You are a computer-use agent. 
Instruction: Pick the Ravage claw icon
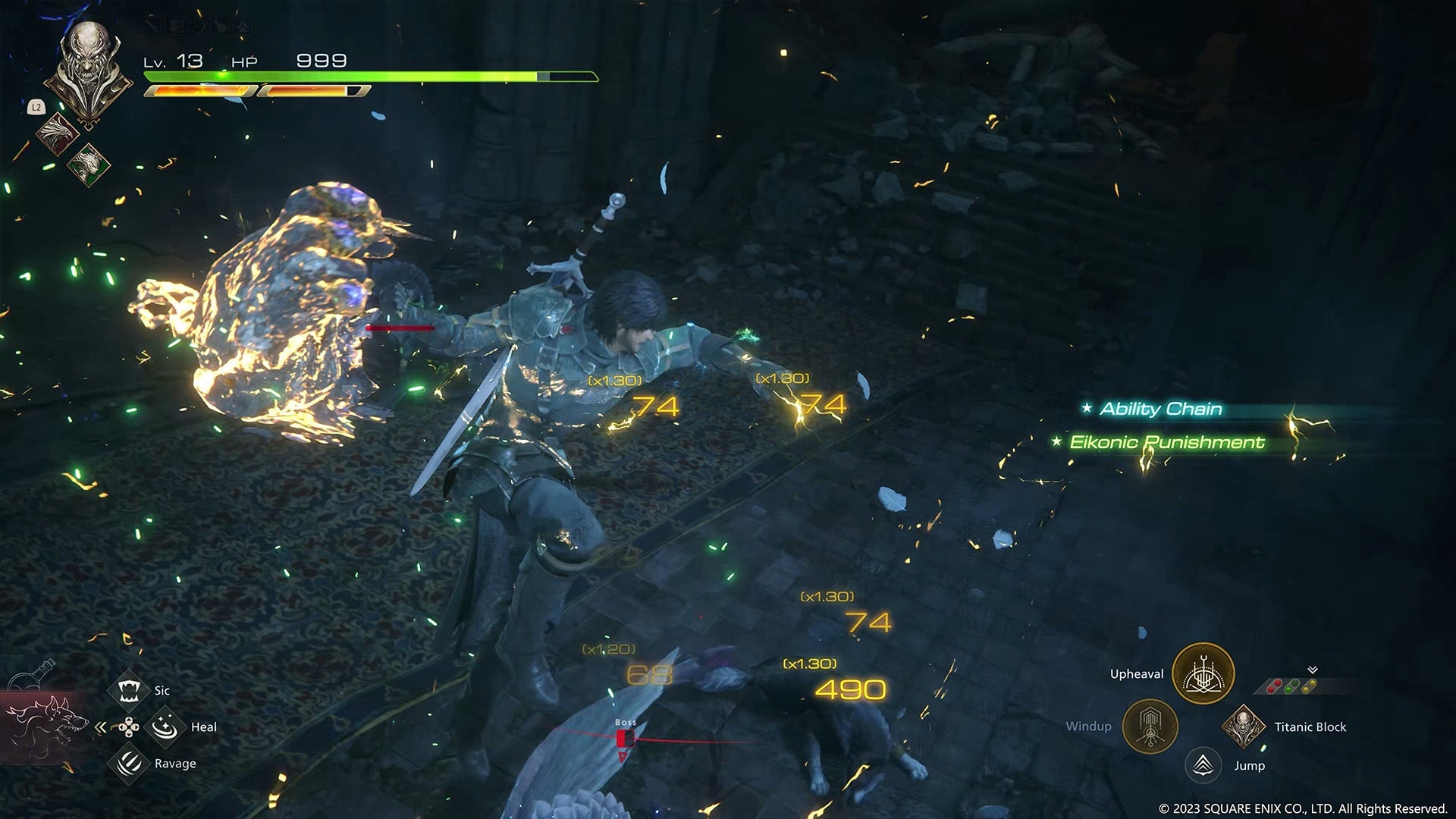[130, 763]
